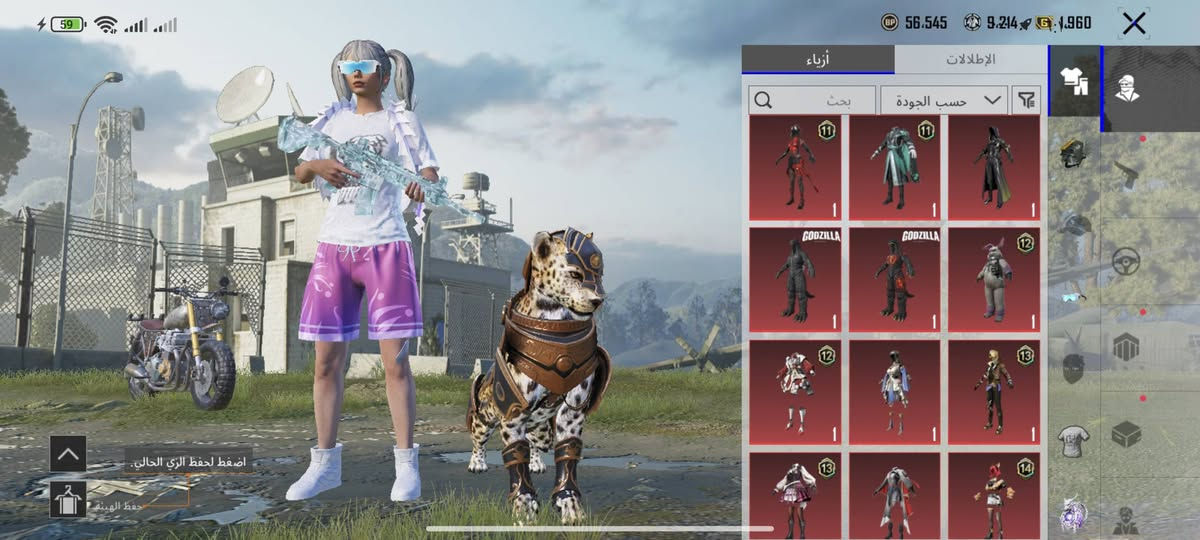
Task: Save current outfit with the hanger button
Action: pyautogui.click(x=68, y=498)
